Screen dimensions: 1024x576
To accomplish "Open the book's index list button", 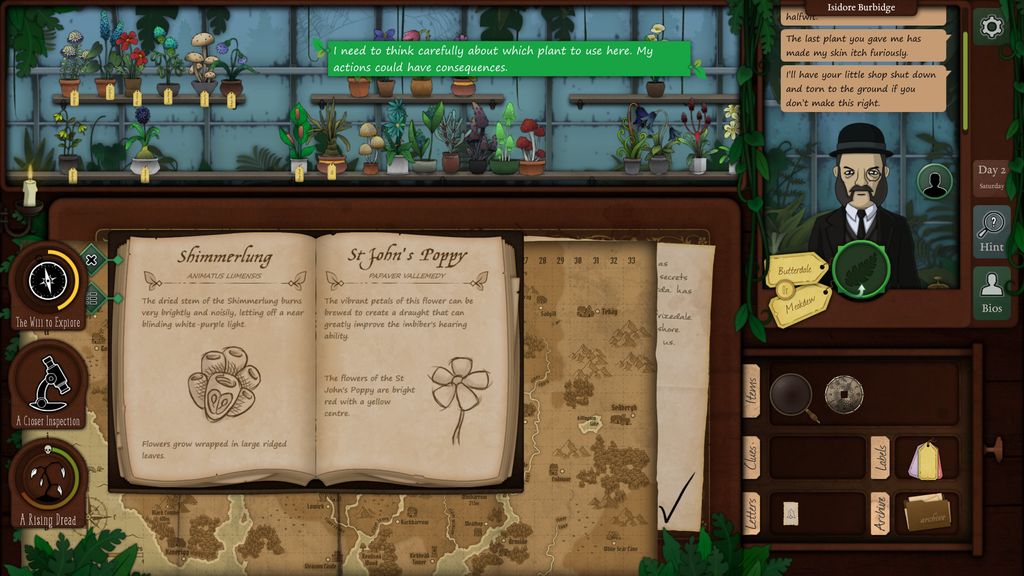I will 91,296.
